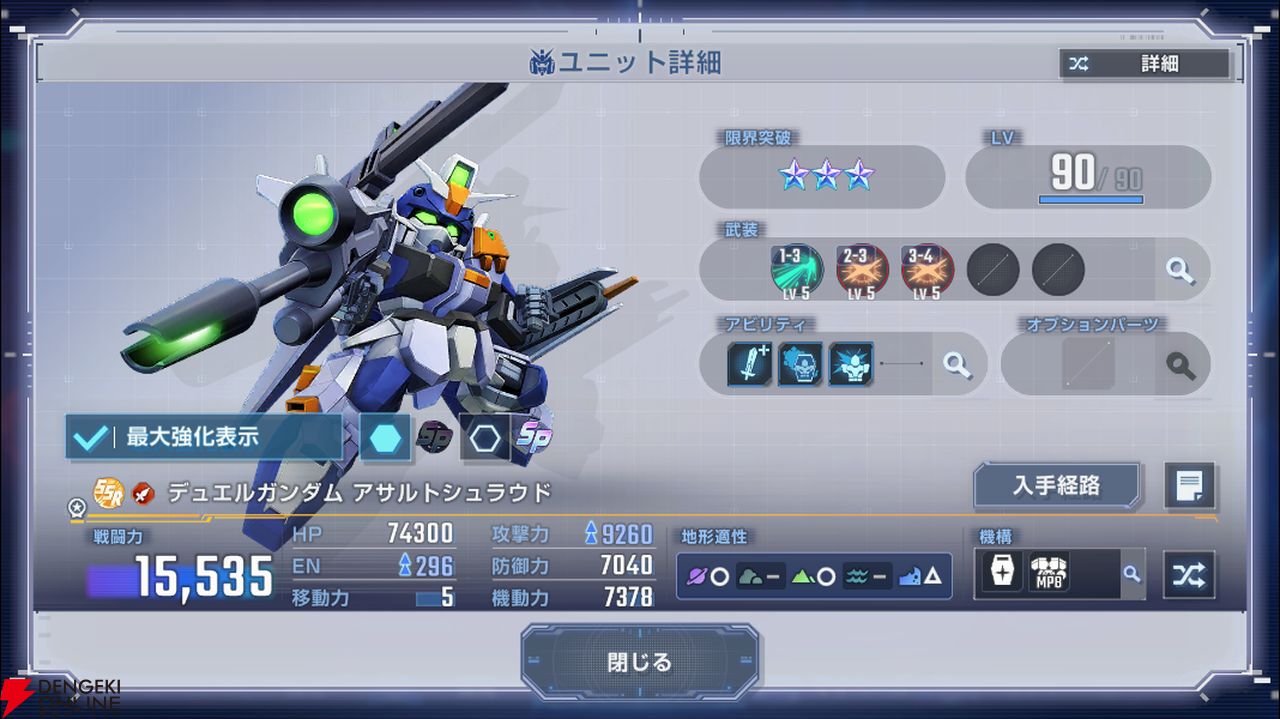
Task: Select the MPB mechanism icon
Action: [1048, 574]
